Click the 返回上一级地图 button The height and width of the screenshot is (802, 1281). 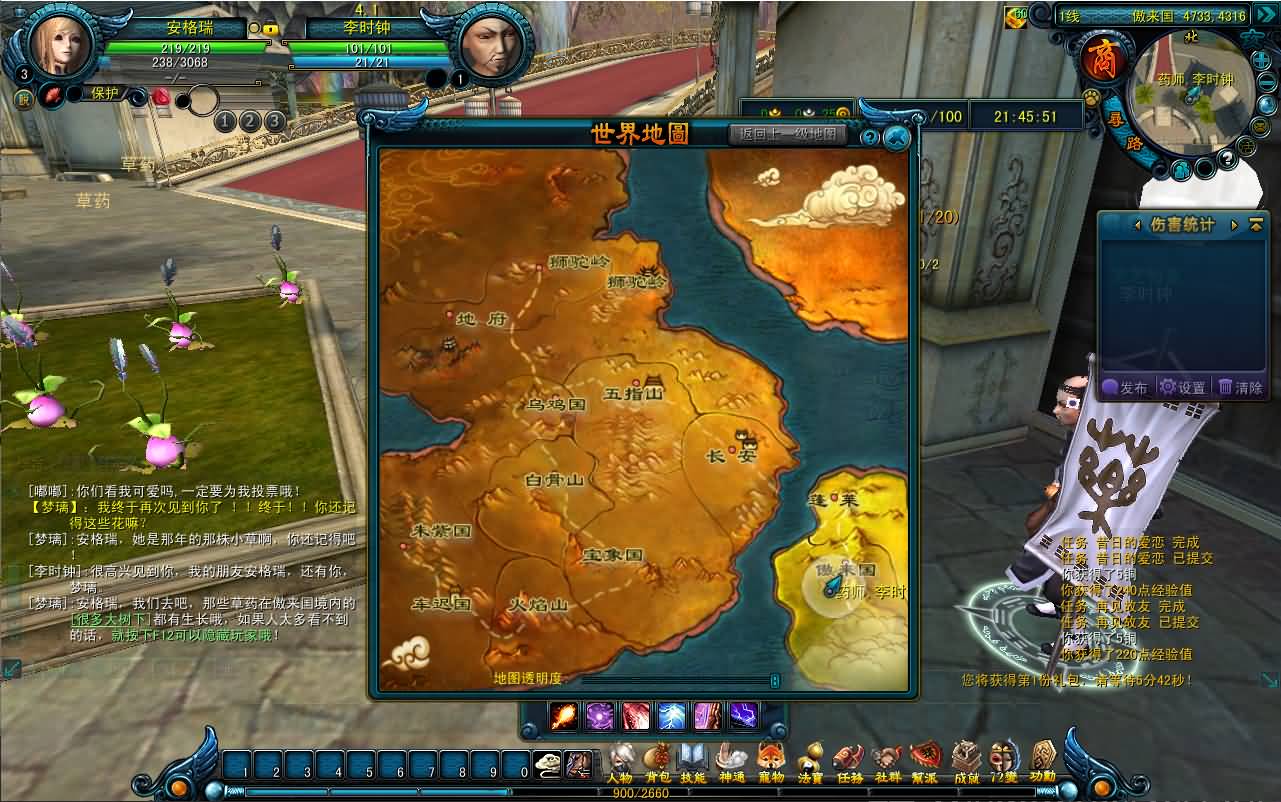tap(788, 134)
